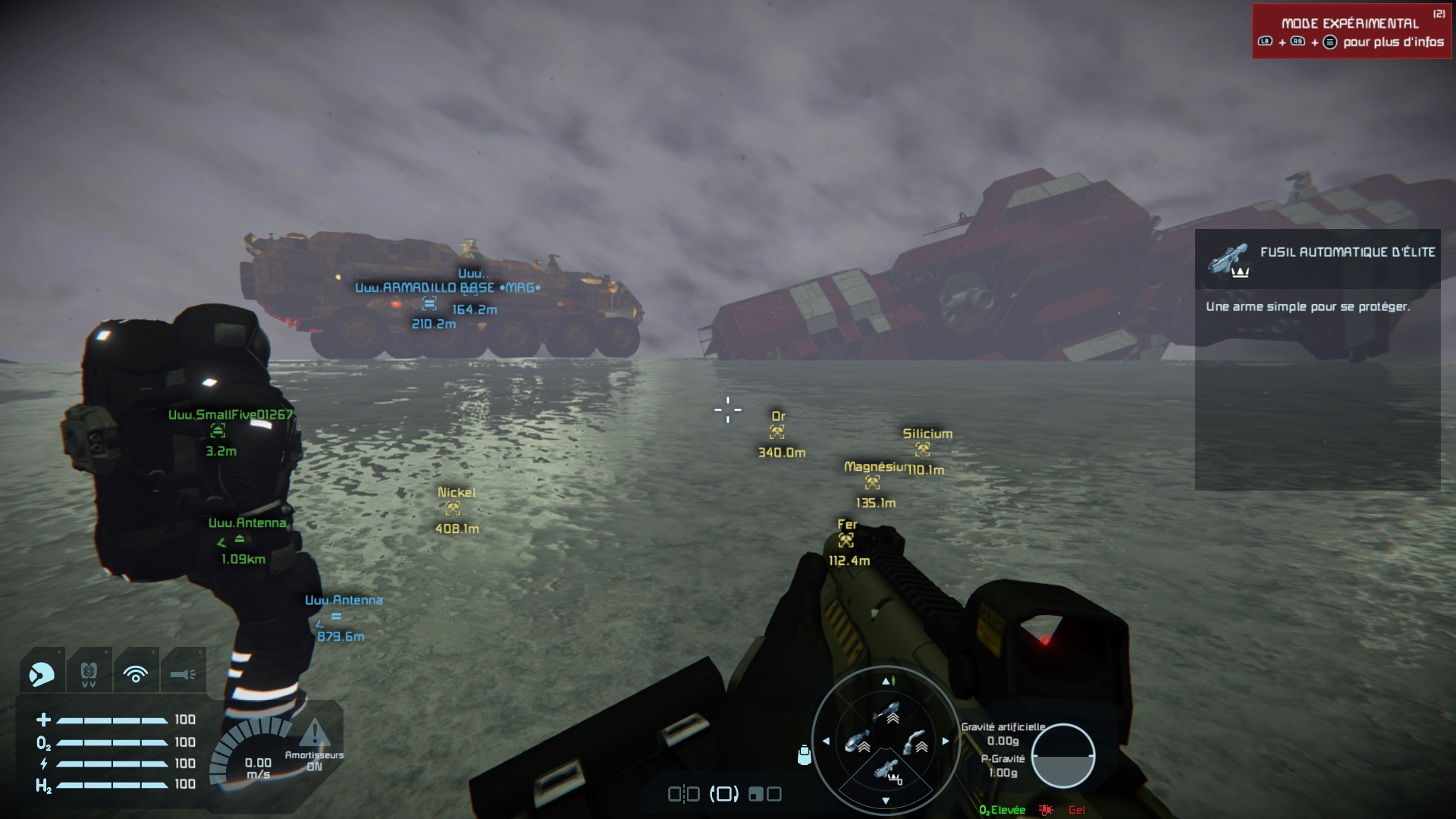
Task: Click the wheel's left arrow
Action: click(826, 741)
